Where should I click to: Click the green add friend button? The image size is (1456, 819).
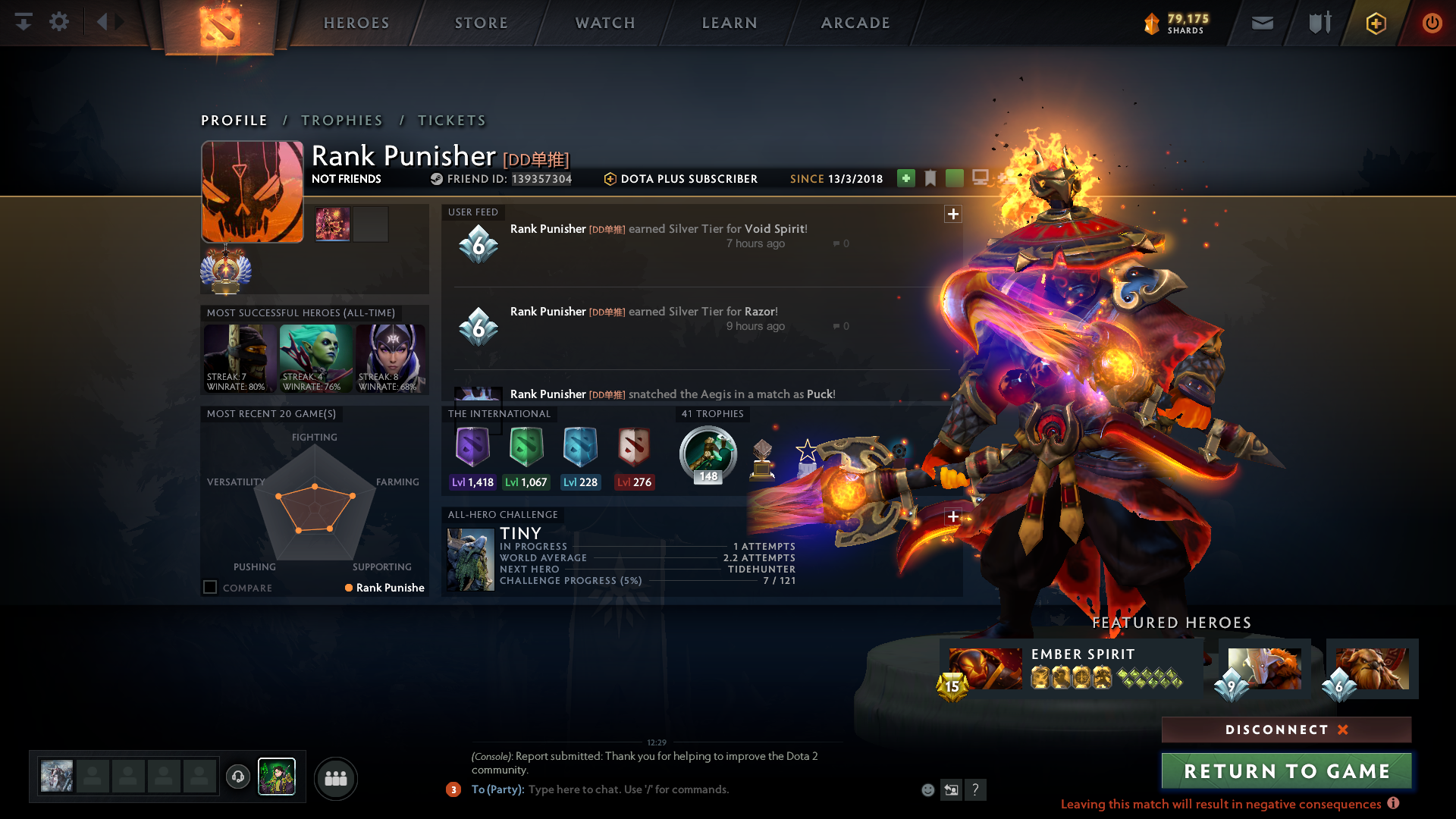905,178
